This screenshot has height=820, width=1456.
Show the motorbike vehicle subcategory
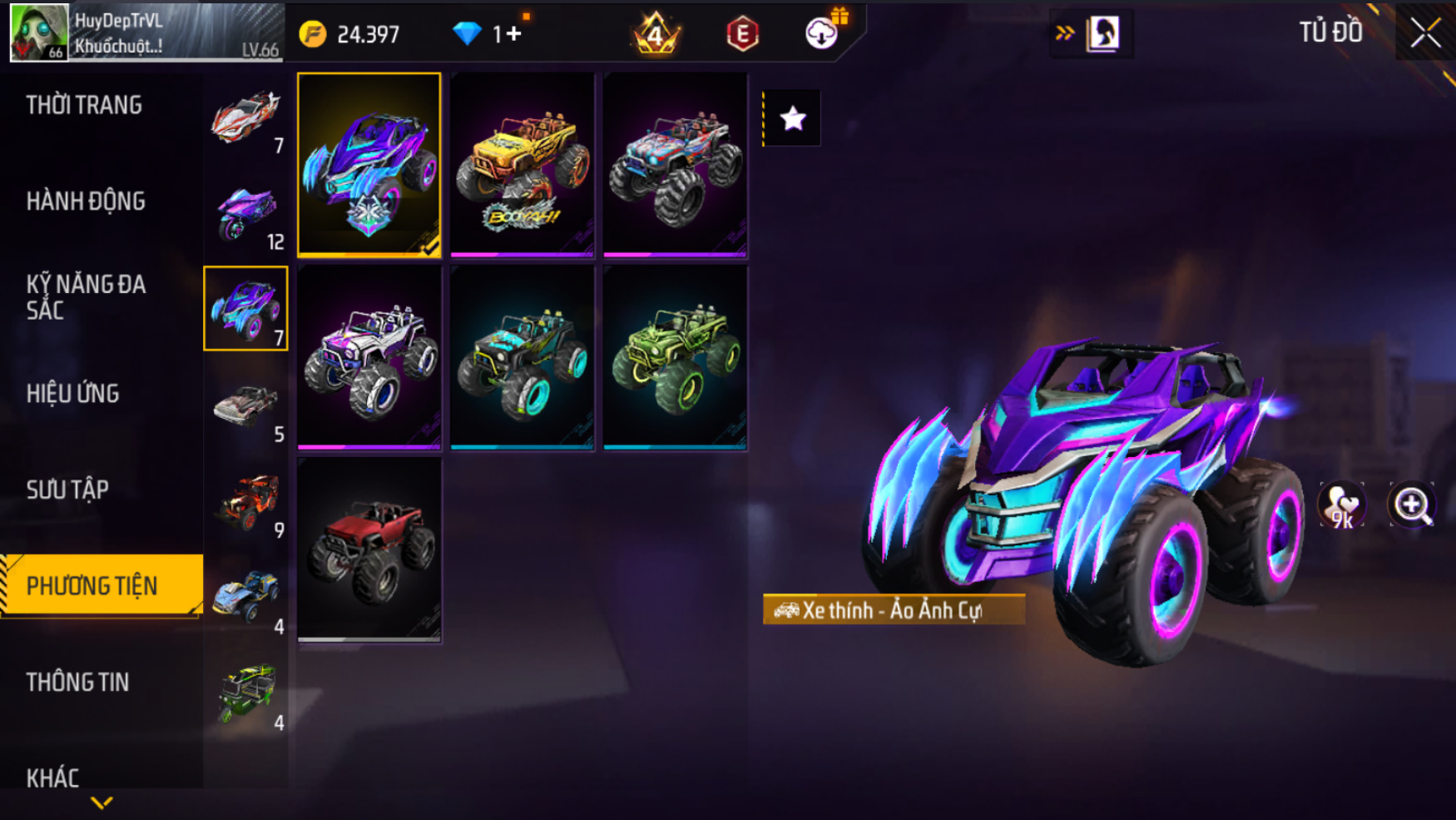pyautogui.click(x=245, y=213)
